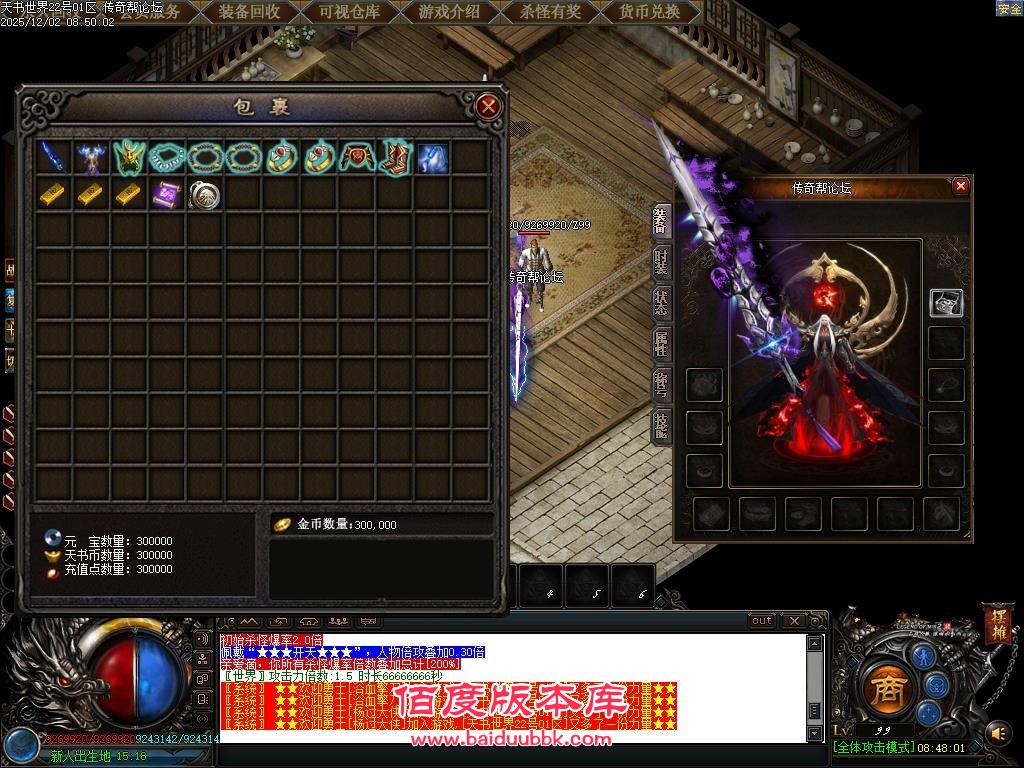Select the red chest armor item
The image size is (1024, 768).
click(356, 157)
